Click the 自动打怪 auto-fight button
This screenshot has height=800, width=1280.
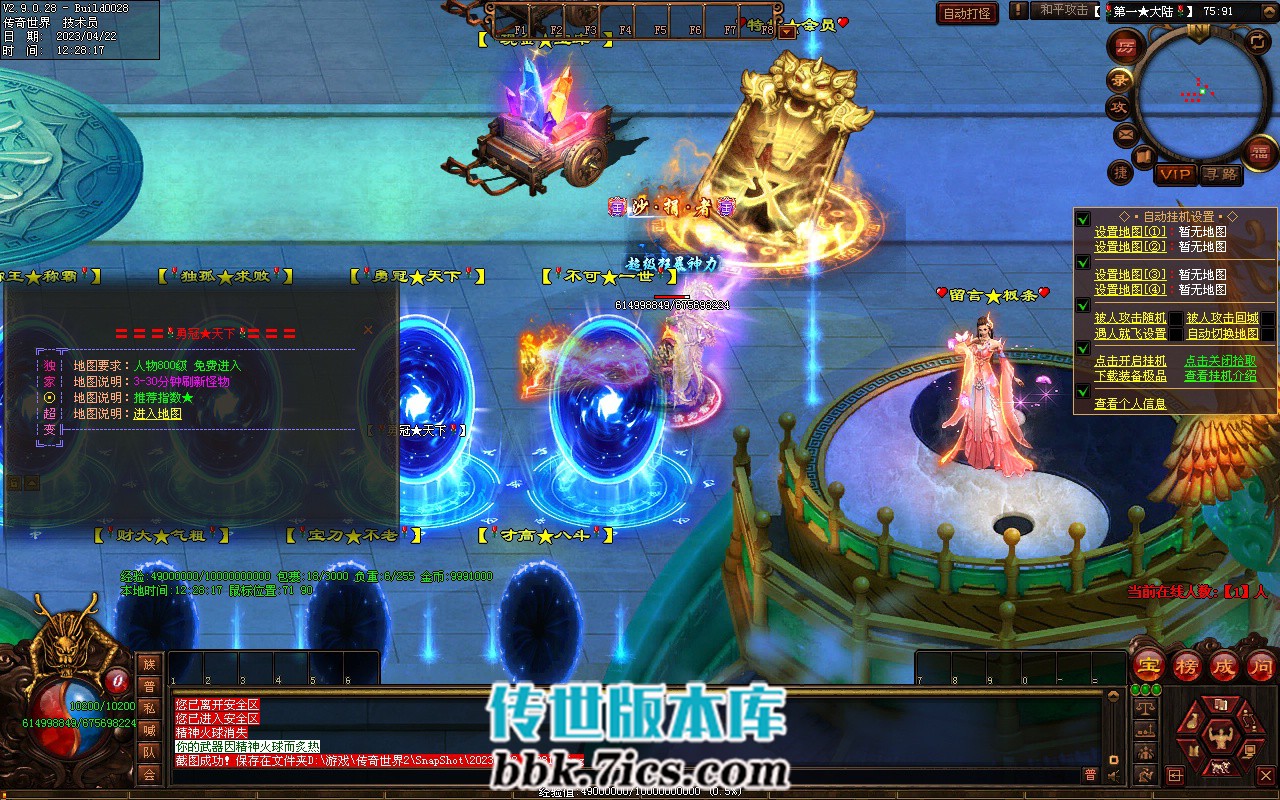967,13
